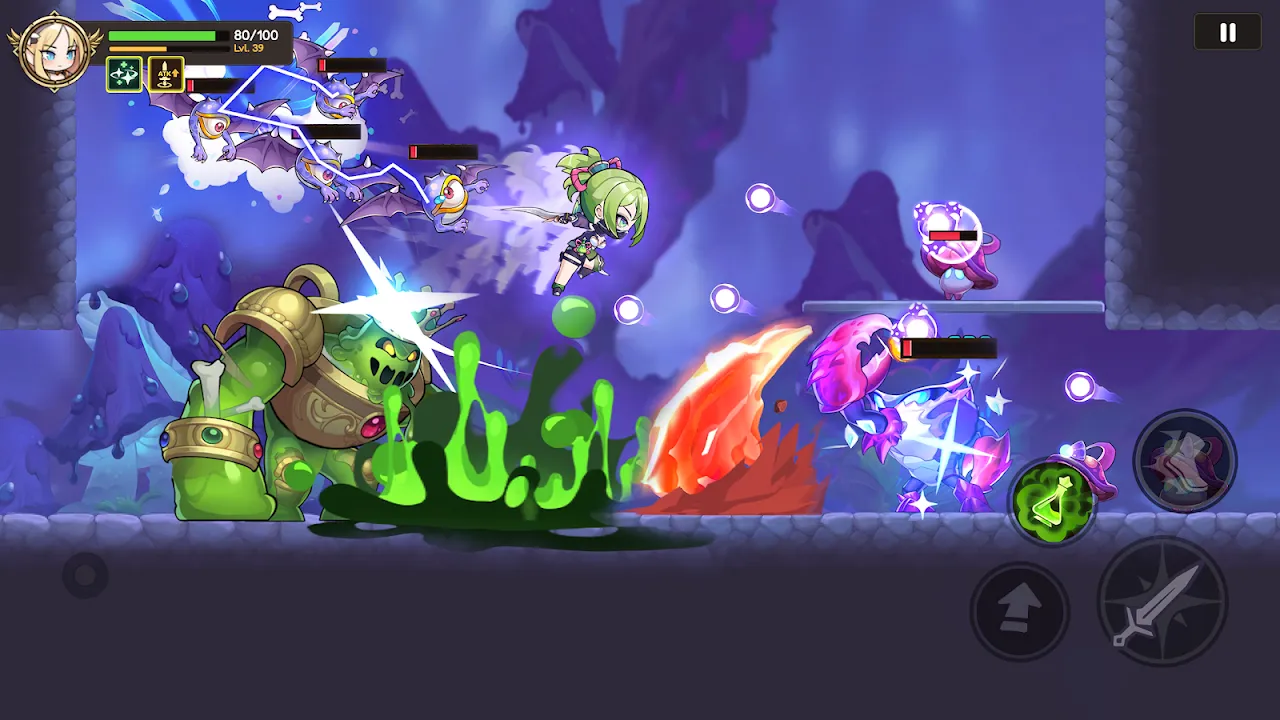The width and height of the screenshot is (1280, 720).
Task: Pause the game with the pause button
Action: [1227, 32]
